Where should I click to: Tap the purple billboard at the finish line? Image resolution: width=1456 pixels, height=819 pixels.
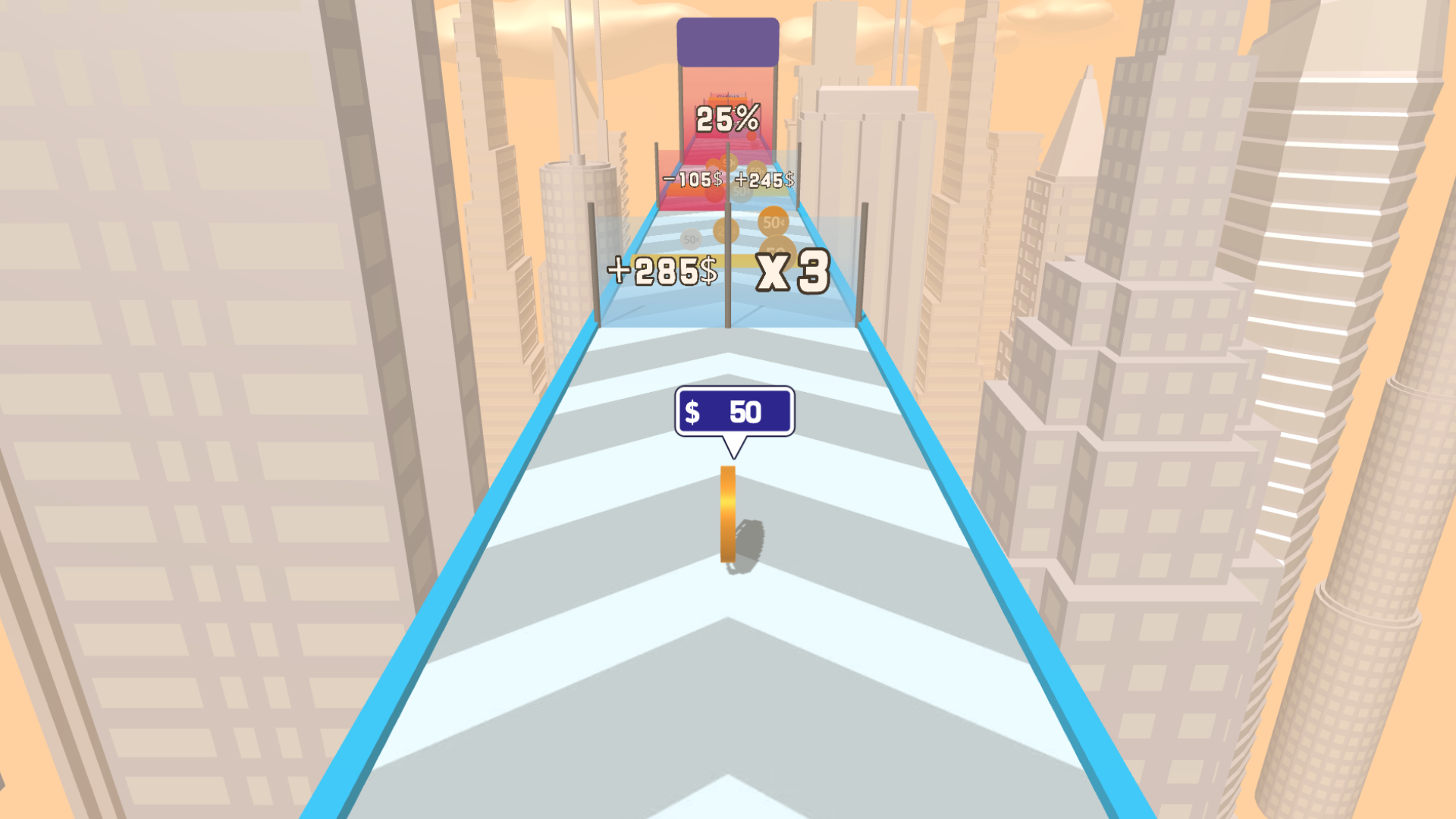coord(727,41)
